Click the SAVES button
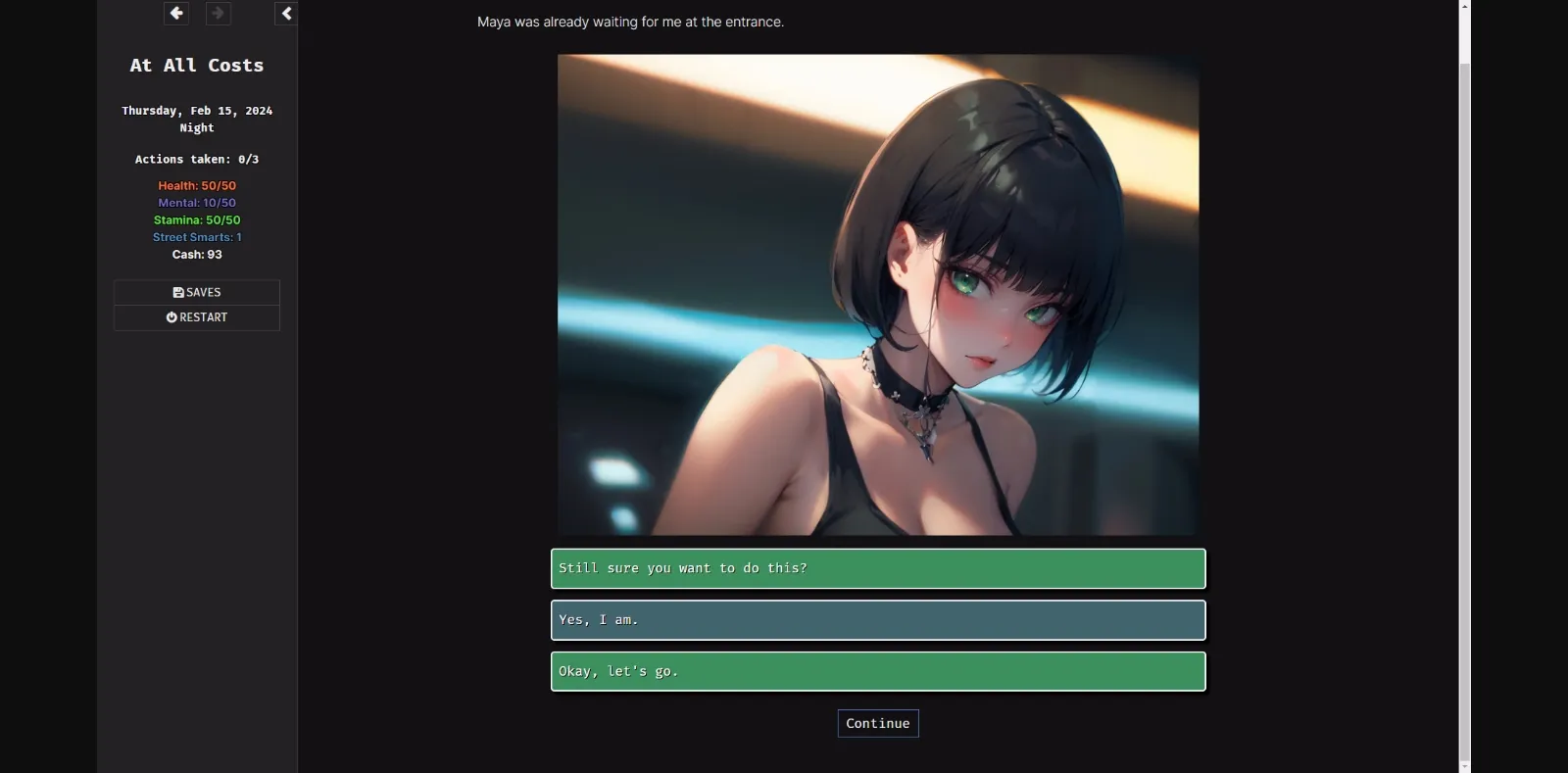 click(x=196, y=291)
